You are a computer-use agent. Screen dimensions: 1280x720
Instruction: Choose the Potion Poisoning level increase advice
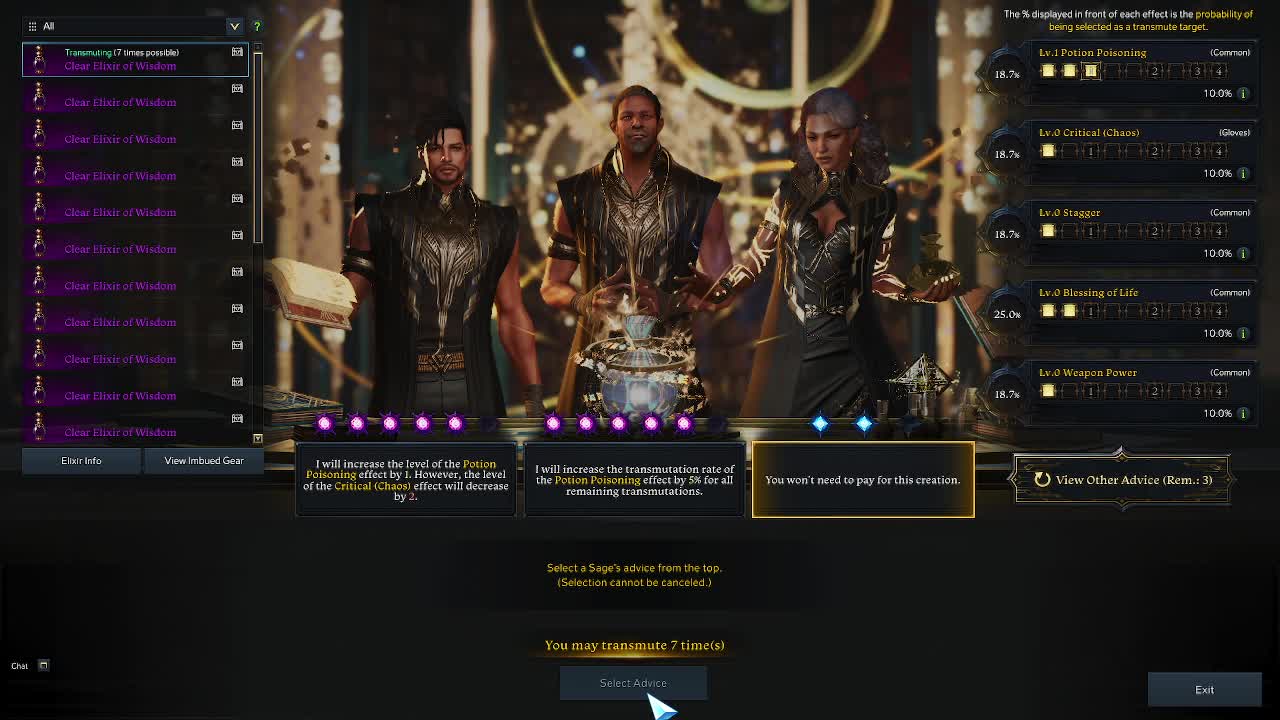[x=406, y=480]
